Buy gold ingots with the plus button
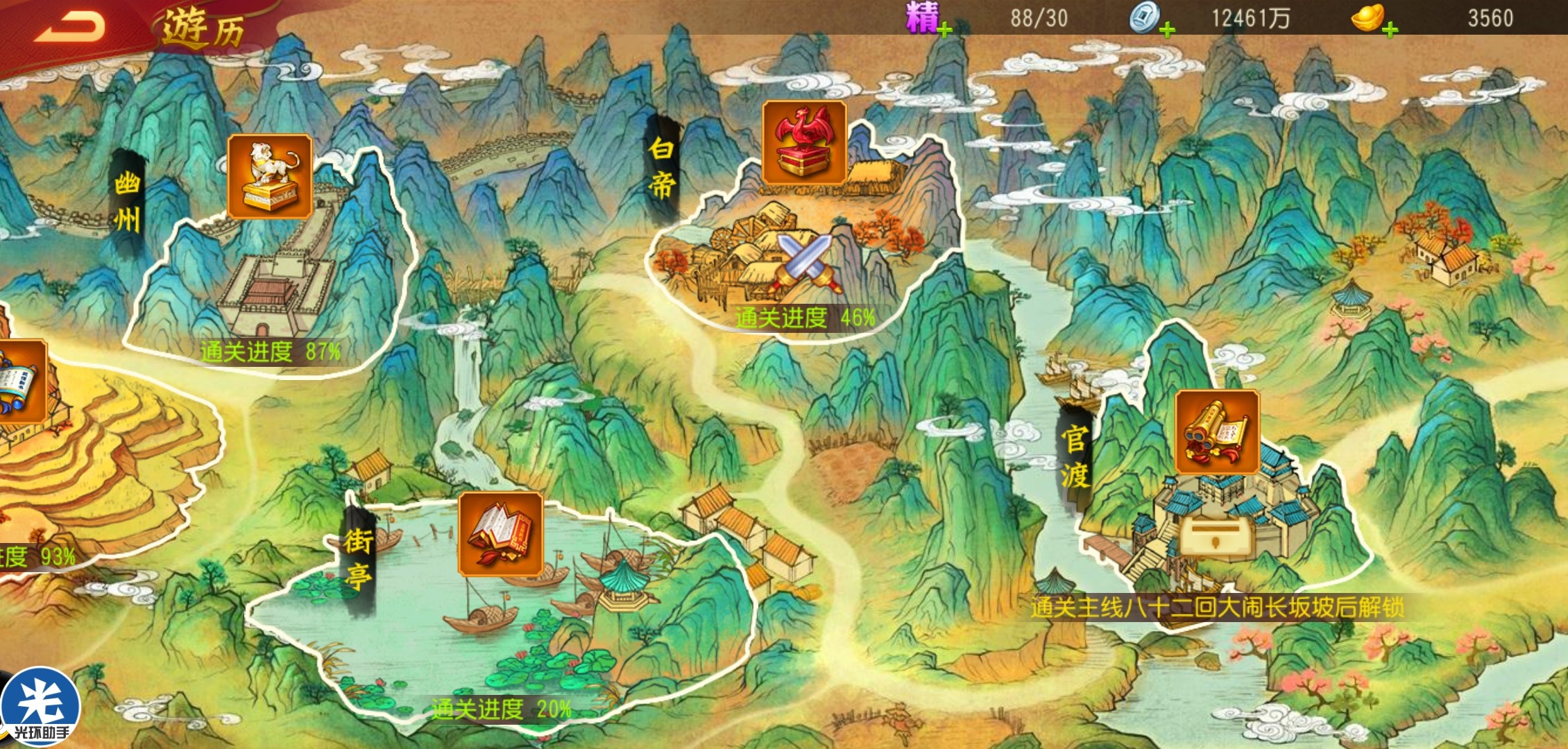Screen dimensions: 1568x749 1390,29
